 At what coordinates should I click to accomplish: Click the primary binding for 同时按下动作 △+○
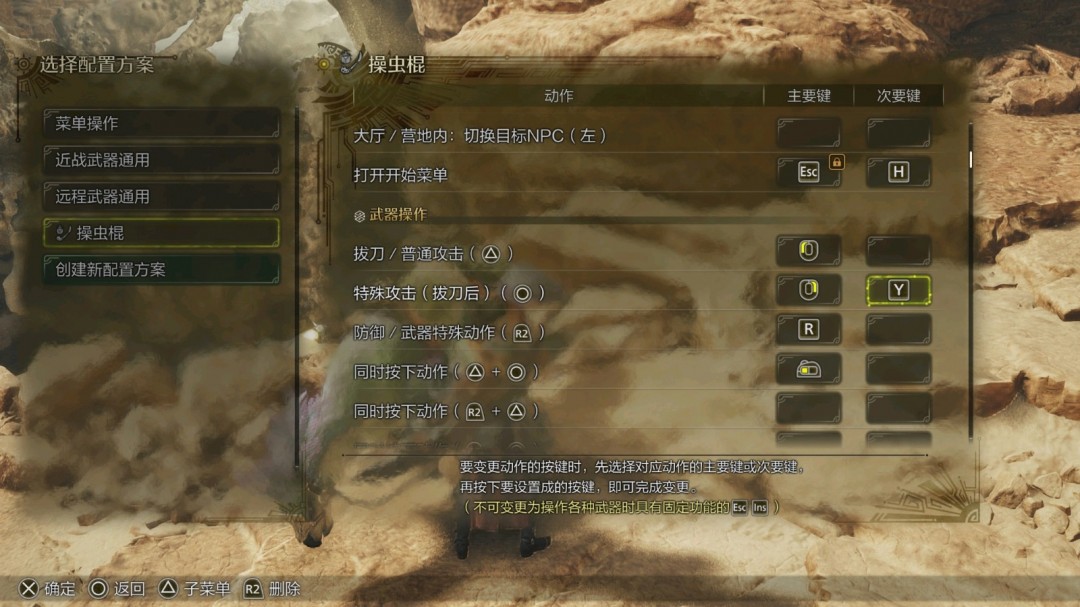pos(808,370)
